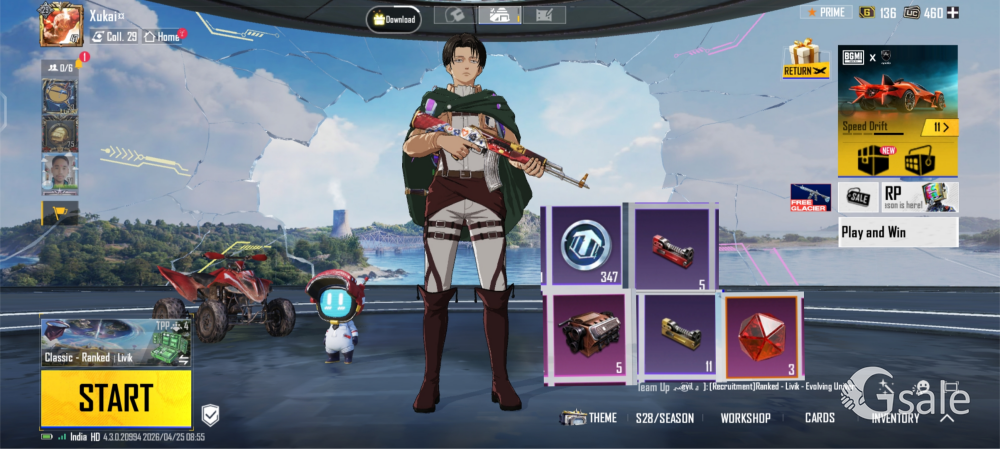Open the Cards menu

[819, 418]
